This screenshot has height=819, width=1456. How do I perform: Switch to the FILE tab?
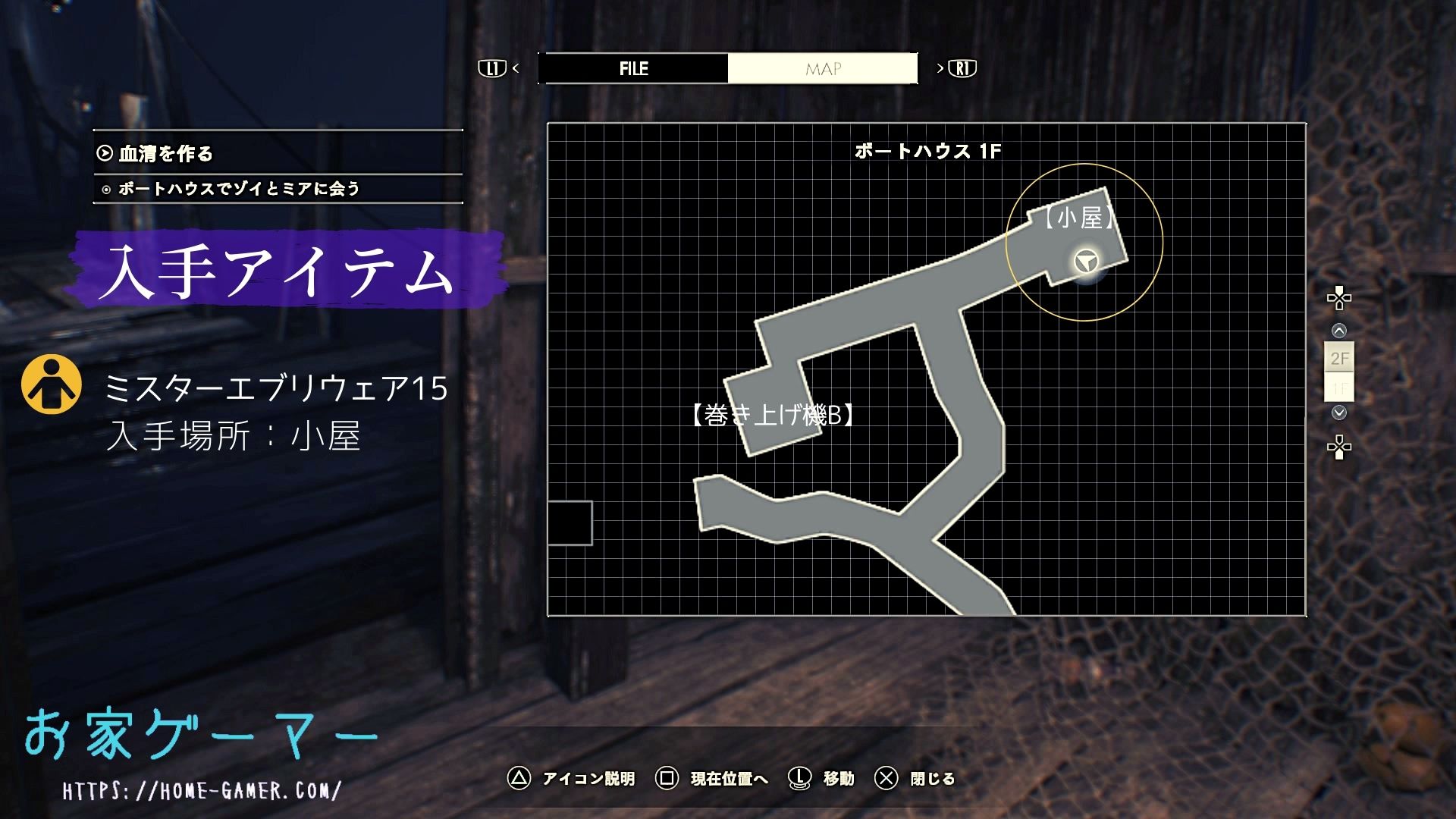(x=632, y=68)
